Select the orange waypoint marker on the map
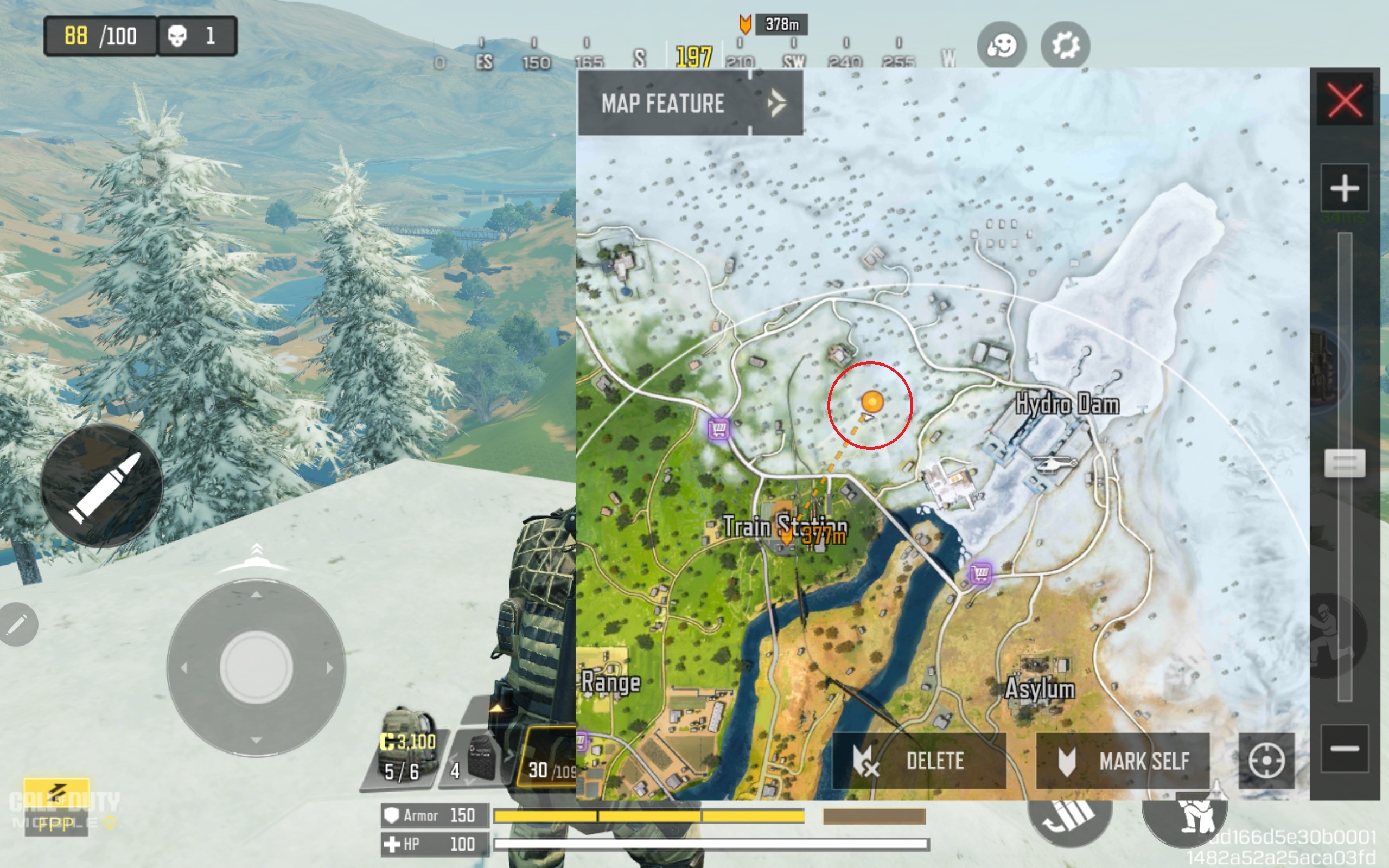1389x868 pixels. tap(872, 401)
